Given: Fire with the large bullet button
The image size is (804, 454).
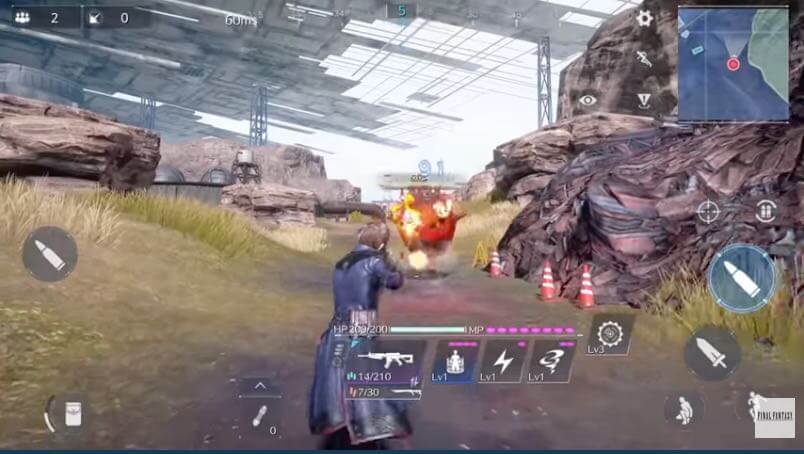Looking at the screenshot, I should (742, 278).
